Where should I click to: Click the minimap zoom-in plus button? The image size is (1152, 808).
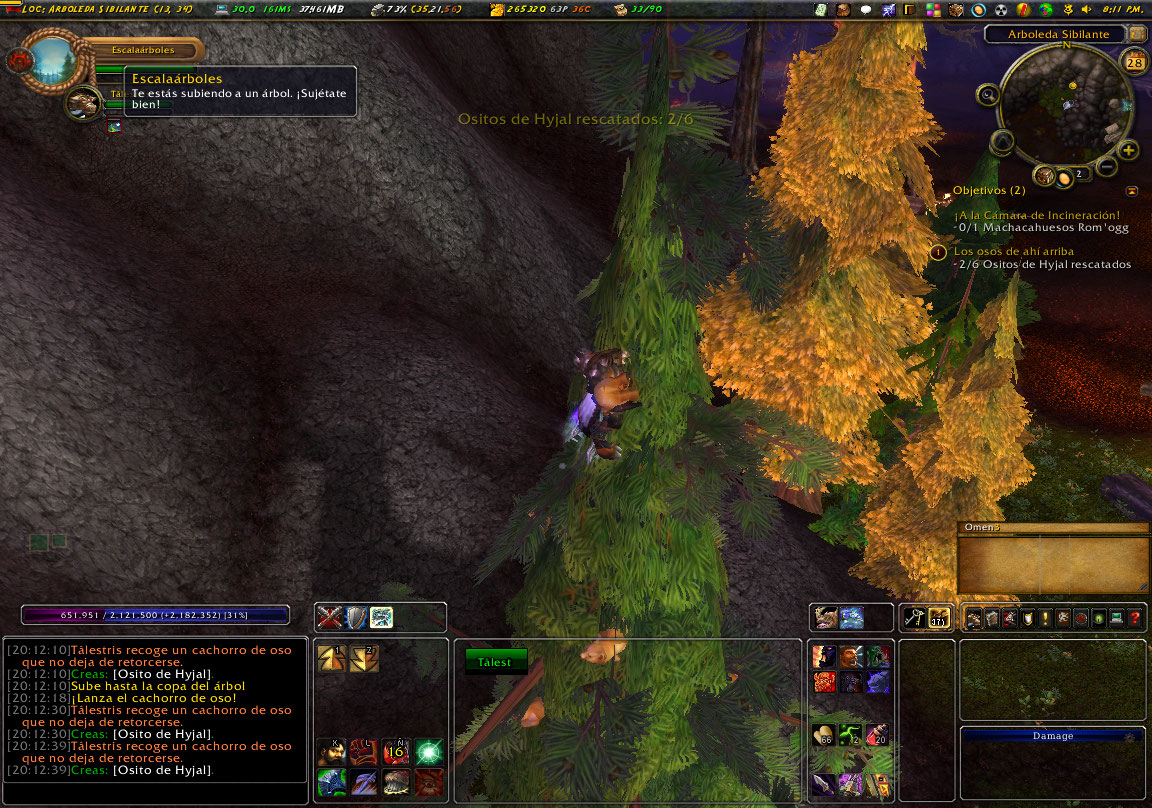(1129, 151)
